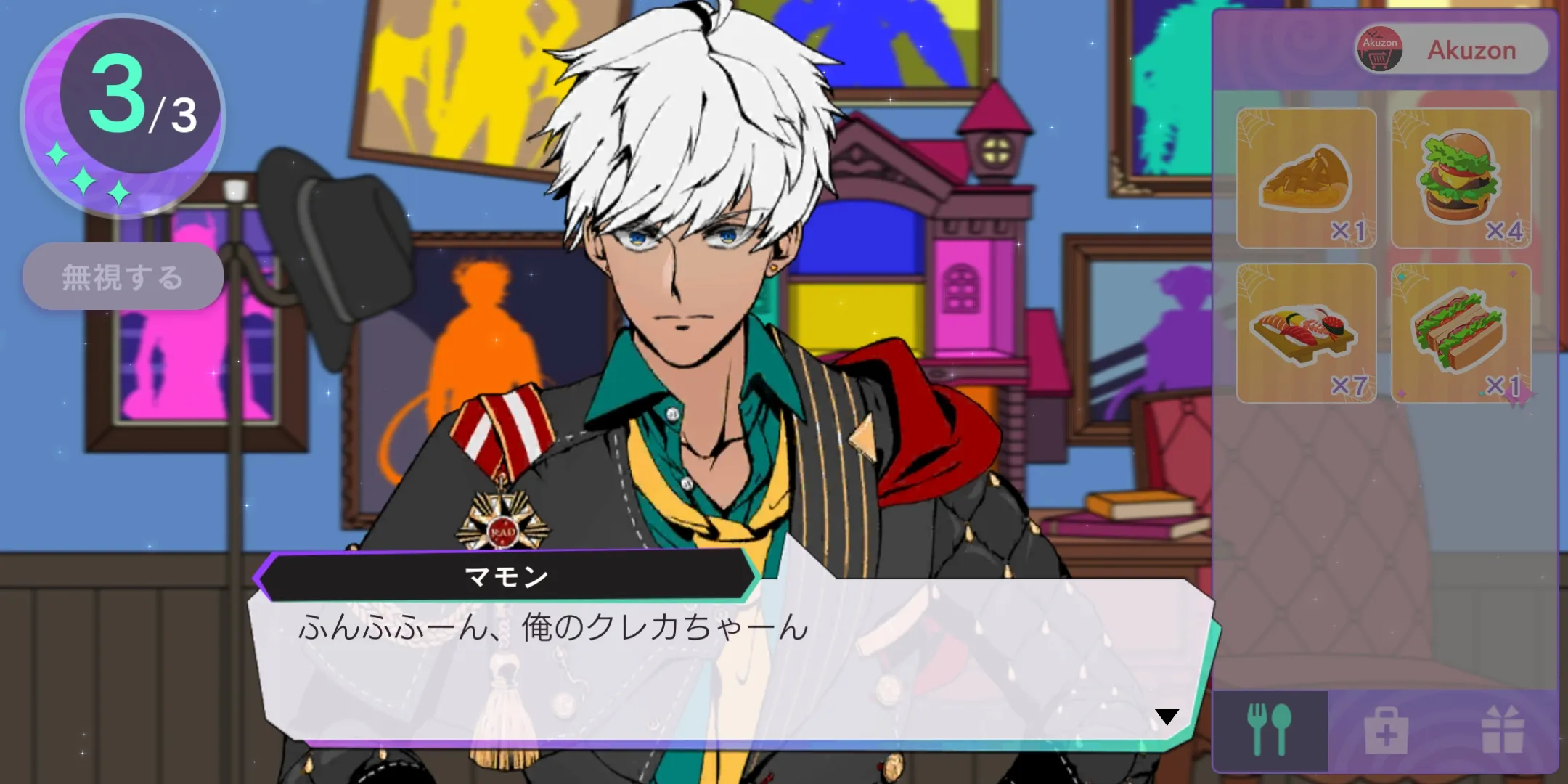Image resolution: width=1568 pixels, height=784 pixels.
Task: Select the pie slice food item
Action: point(1306,179)
